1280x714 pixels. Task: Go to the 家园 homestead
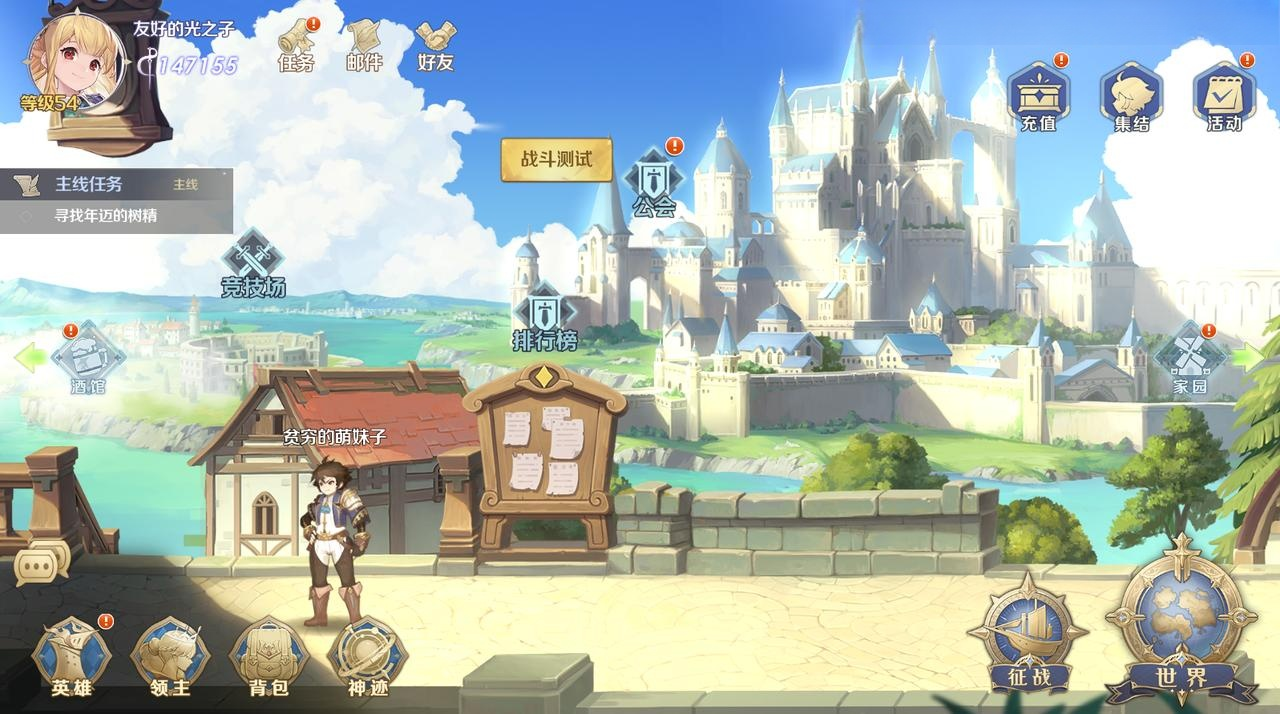coord(1190,359)
